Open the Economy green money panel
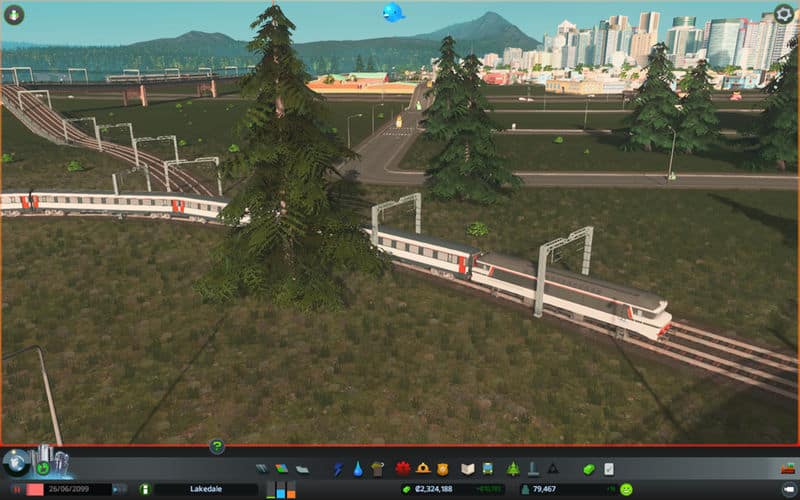The width and height of the screenshot is (800, 500). [589, 468]
